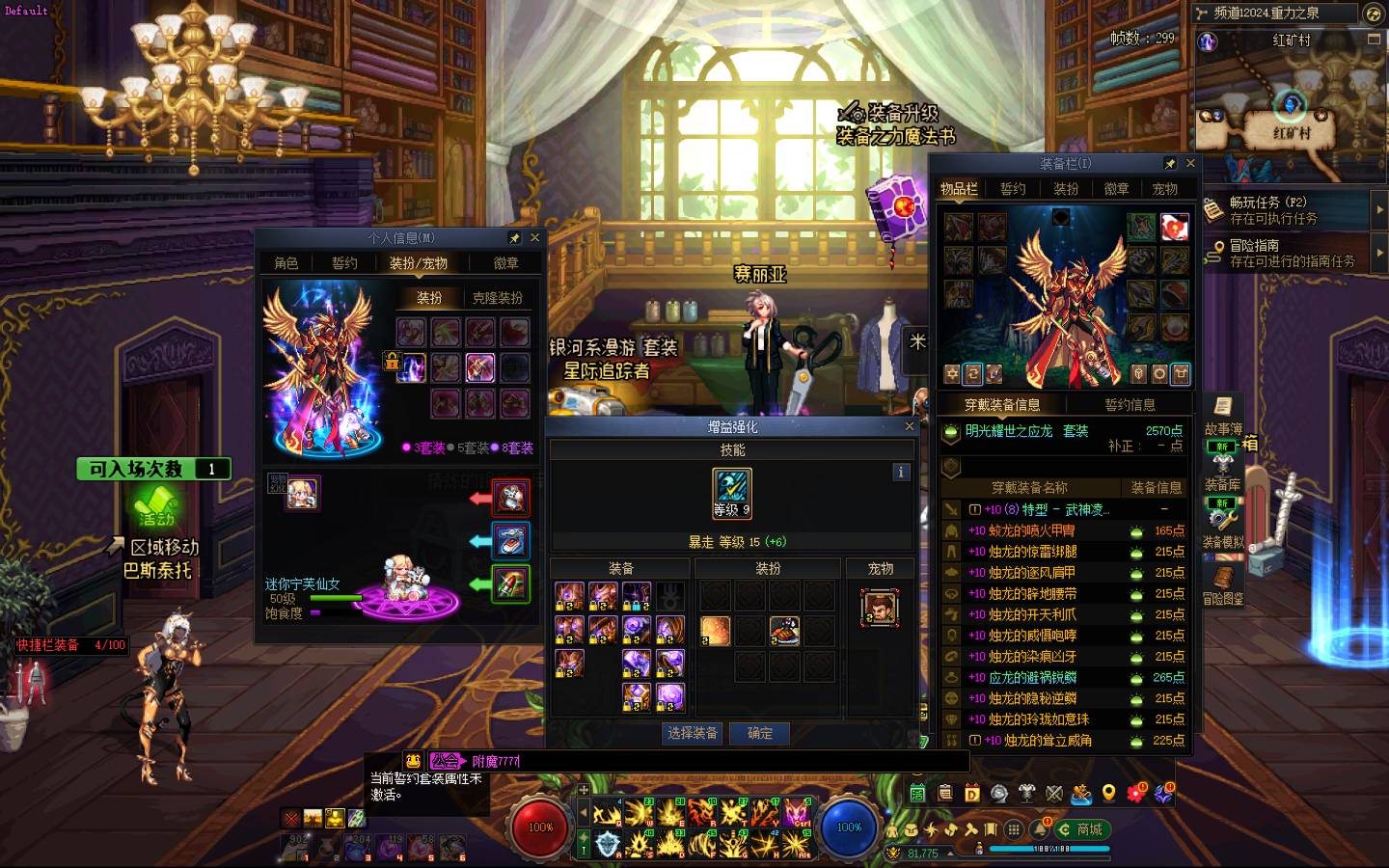Viewport: 1389px width, 868px height.
Task: Select the 克隆装扮 sub-tab
Action: (497, 298)
